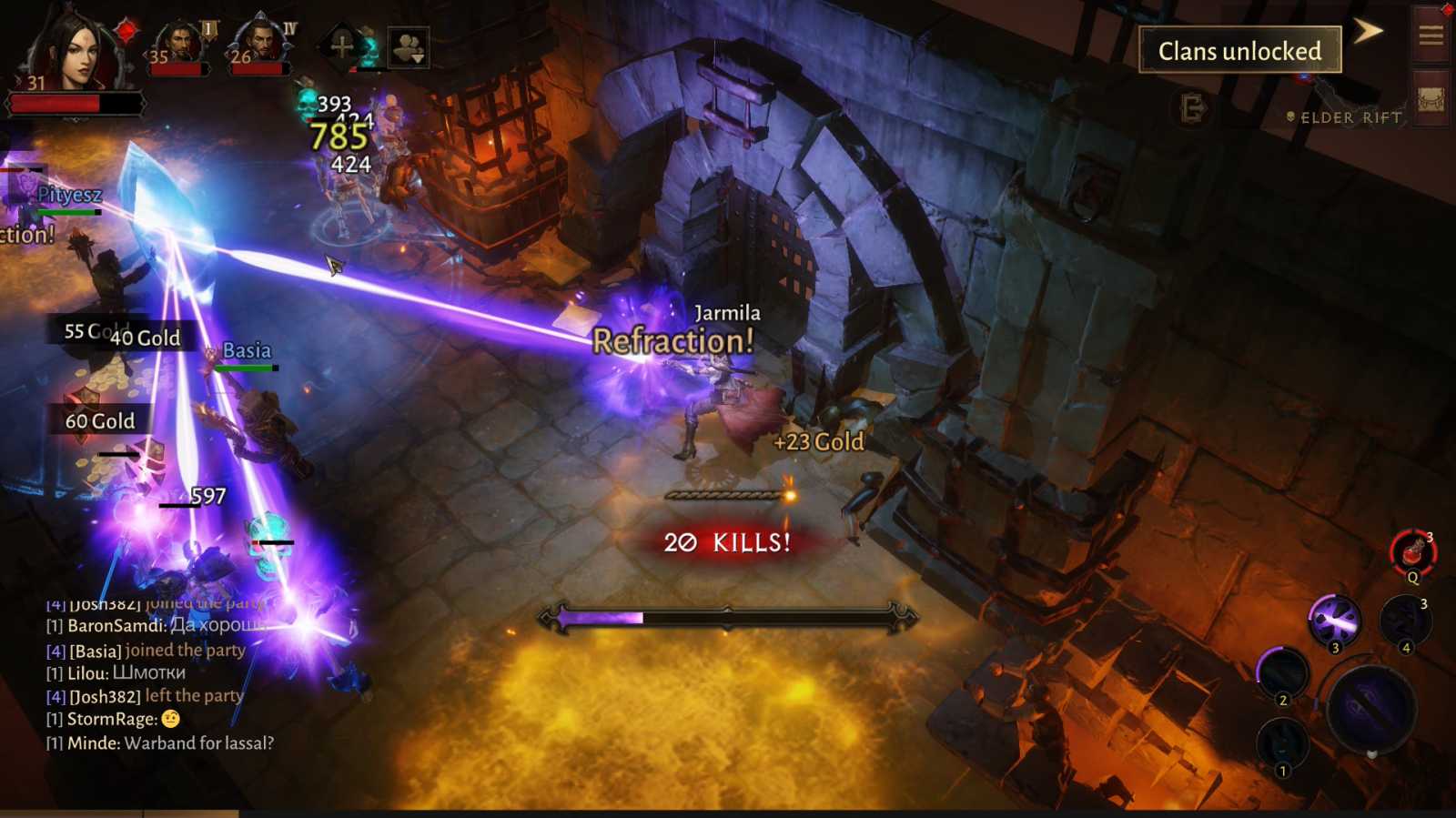Viewport: 1456px width, 818px height.
Task: Click Minde's chat message about Warband
Action: coord(159,742)
